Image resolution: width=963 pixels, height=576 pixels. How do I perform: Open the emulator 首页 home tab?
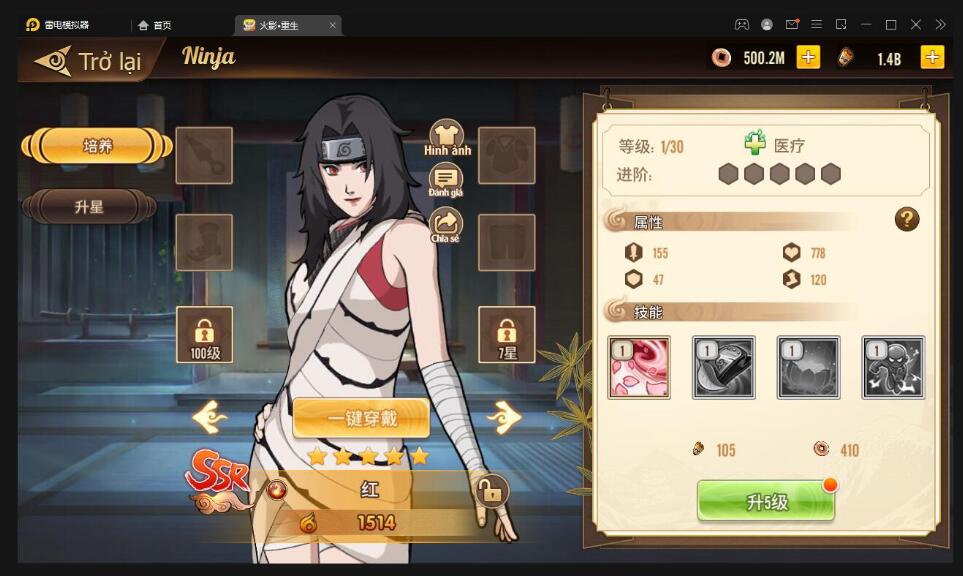tap(156, 25)
